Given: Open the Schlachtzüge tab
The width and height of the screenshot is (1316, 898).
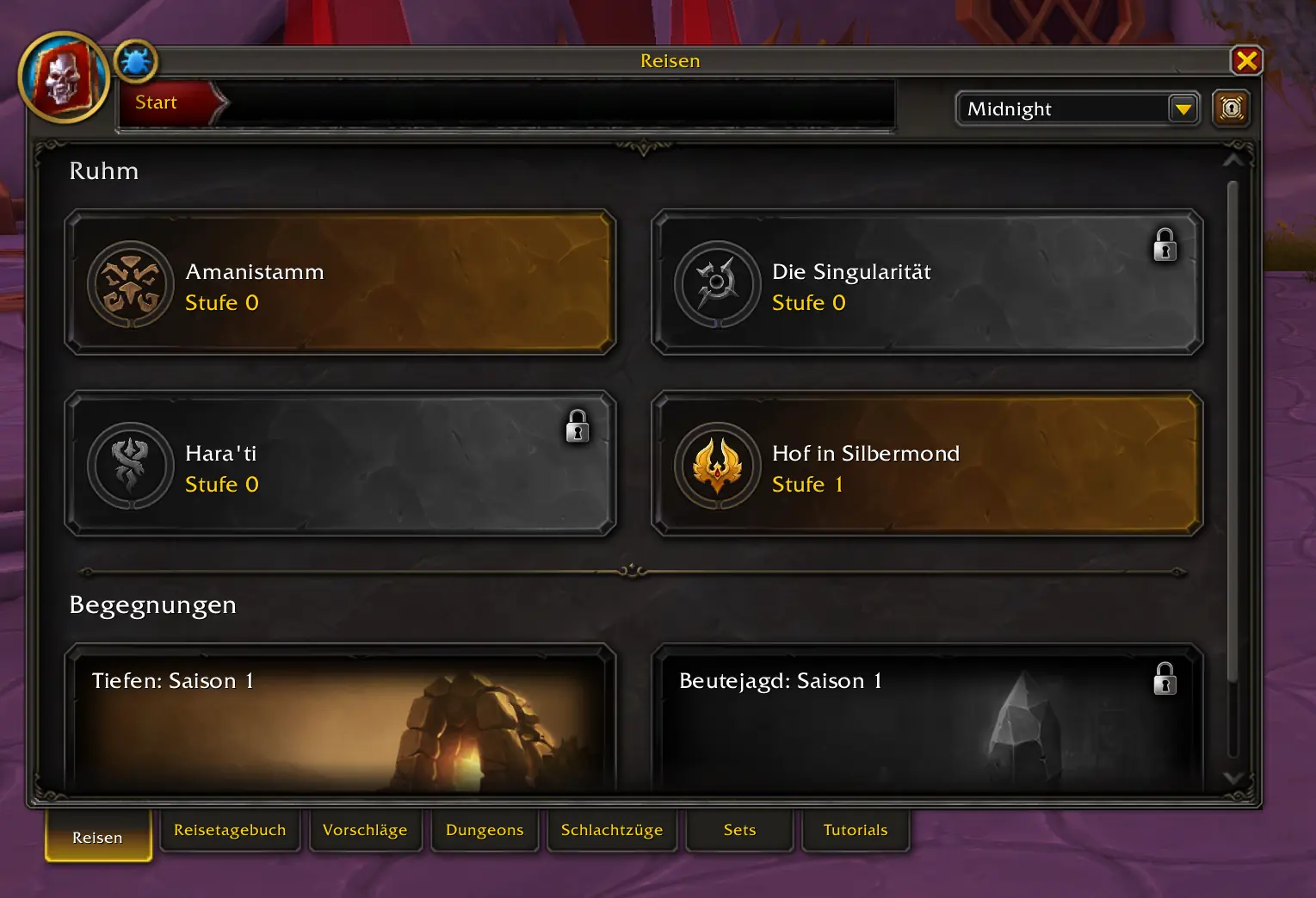Looking at the screenshot, I should point(611,829).
